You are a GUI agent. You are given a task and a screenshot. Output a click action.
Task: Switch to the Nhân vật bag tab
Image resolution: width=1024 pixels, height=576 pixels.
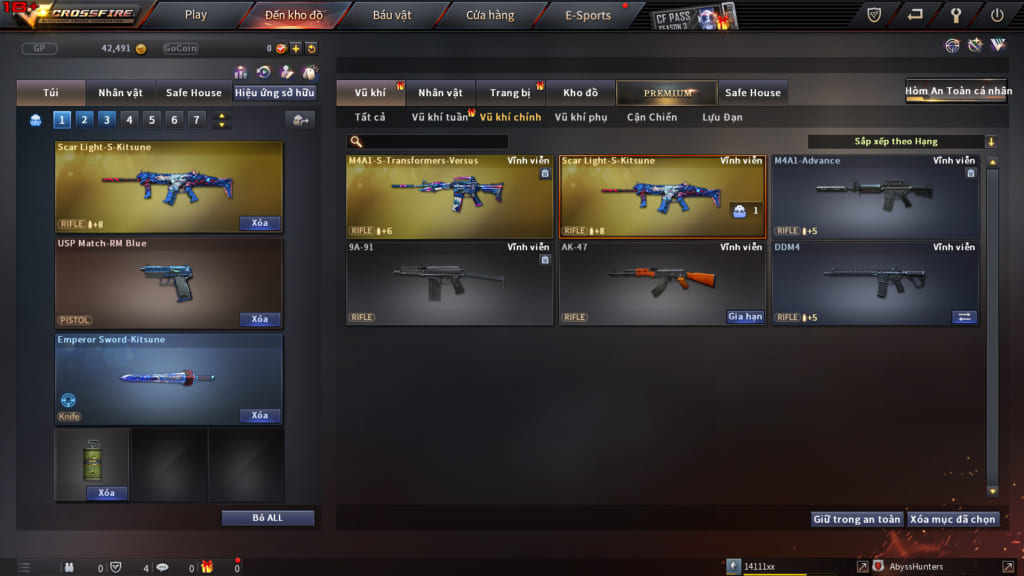(119, 93)
